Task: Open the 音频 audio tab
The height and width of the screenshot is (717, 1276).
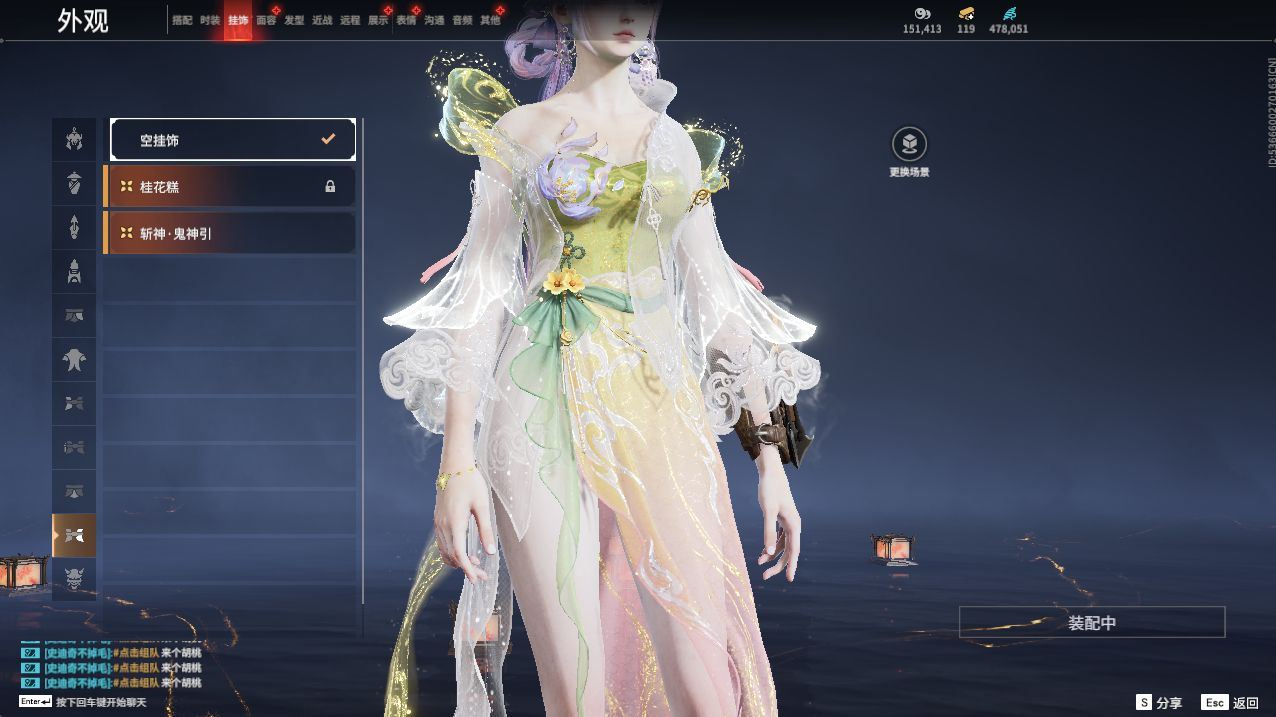Action: (x=462, y=20)
